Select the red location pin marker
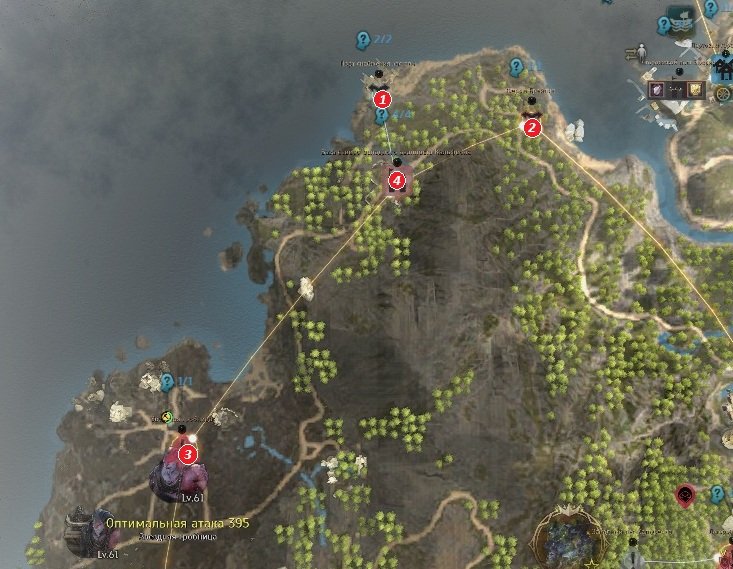The image size is (733, 569). click(685, 493)
